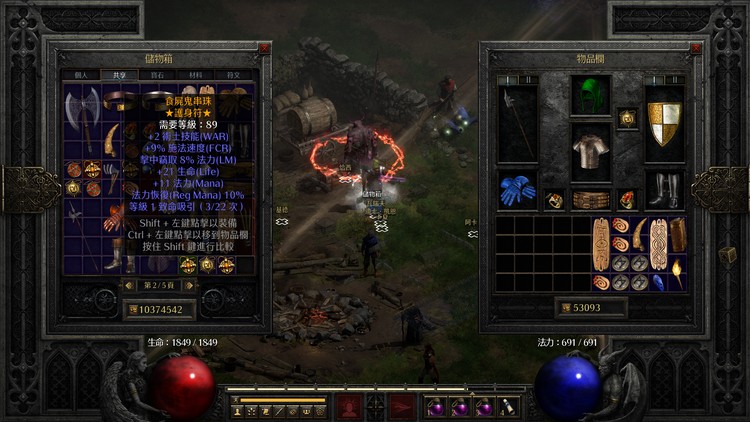Viewport: 750px width, 422px height.
Task: Open the 寶石 stash tab
Action: point(156,74)
